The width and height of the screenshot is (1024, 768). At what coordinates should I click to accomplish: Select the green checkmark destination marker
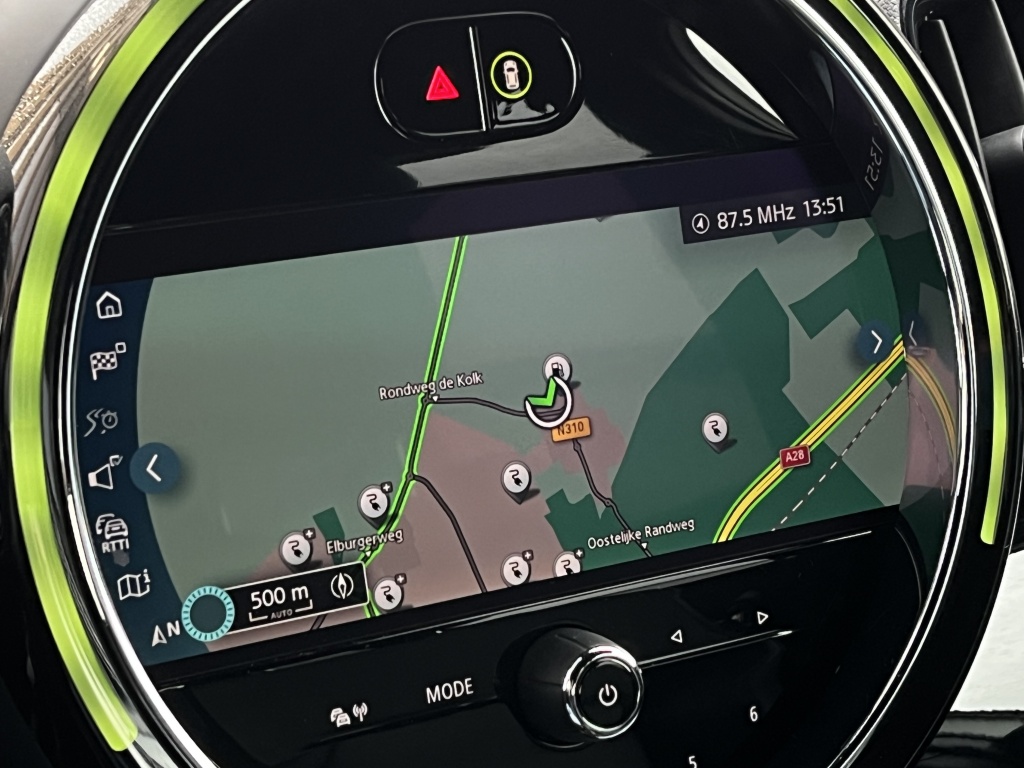(545, 402)
